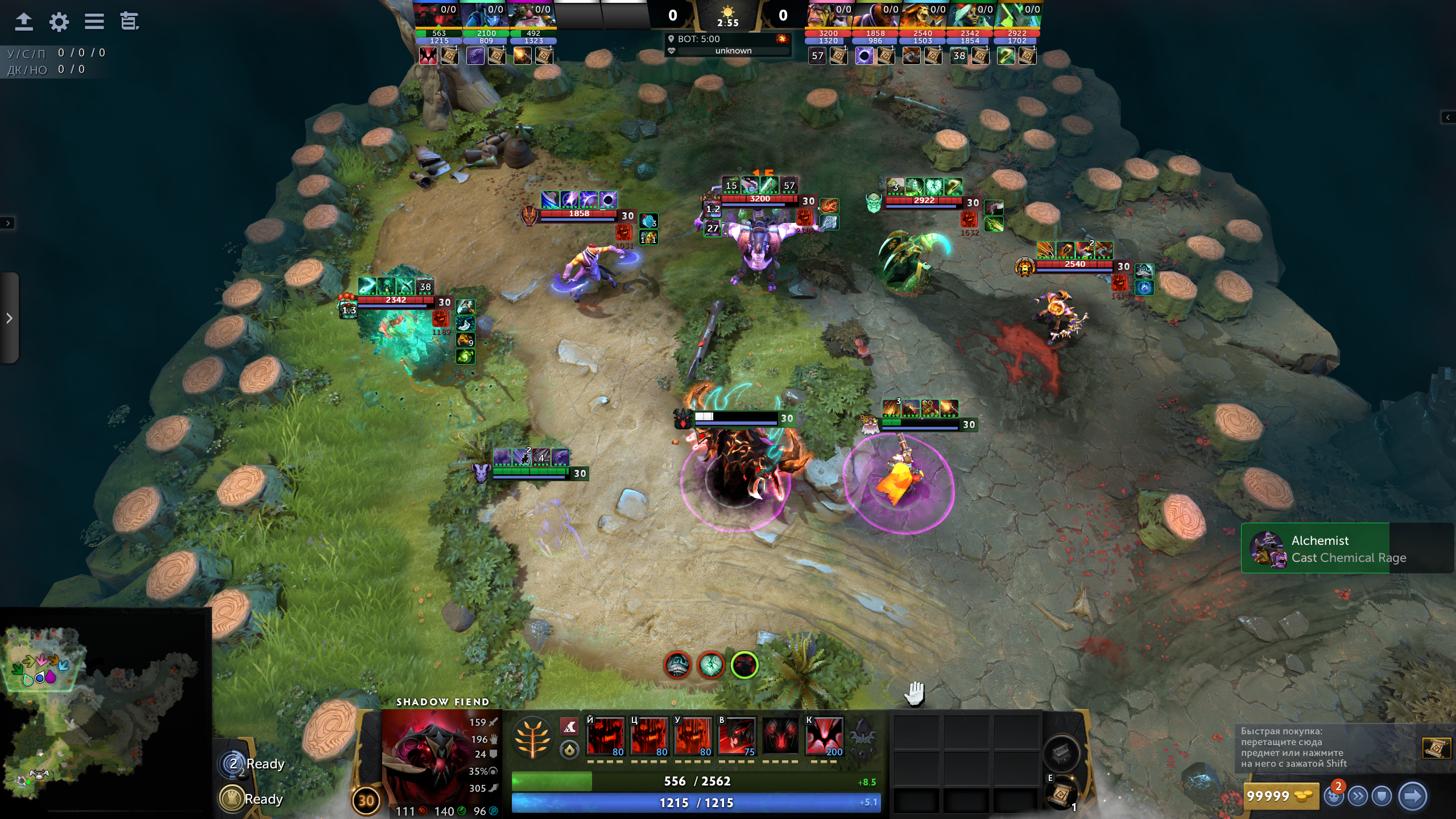Open the talent tree
The height and width of the screenshot is (819, 1456).
(x=532, y=738)
